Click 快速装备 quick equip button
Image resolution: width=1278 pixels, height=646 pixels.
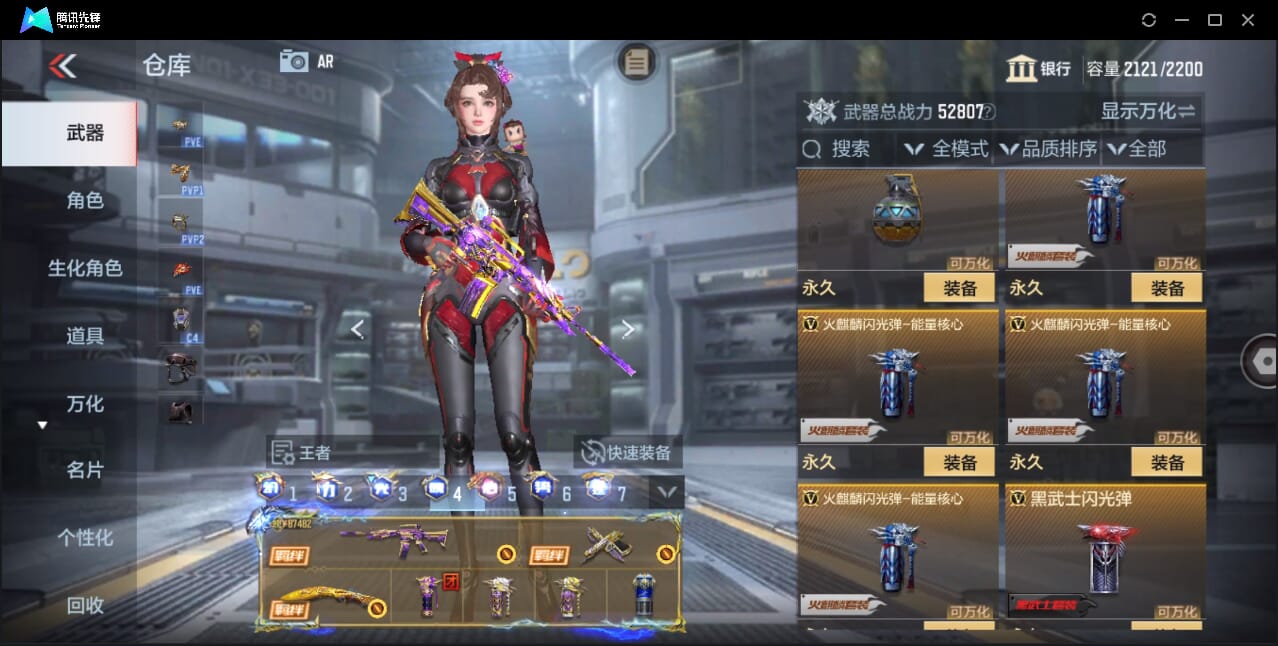click(627, 452)
